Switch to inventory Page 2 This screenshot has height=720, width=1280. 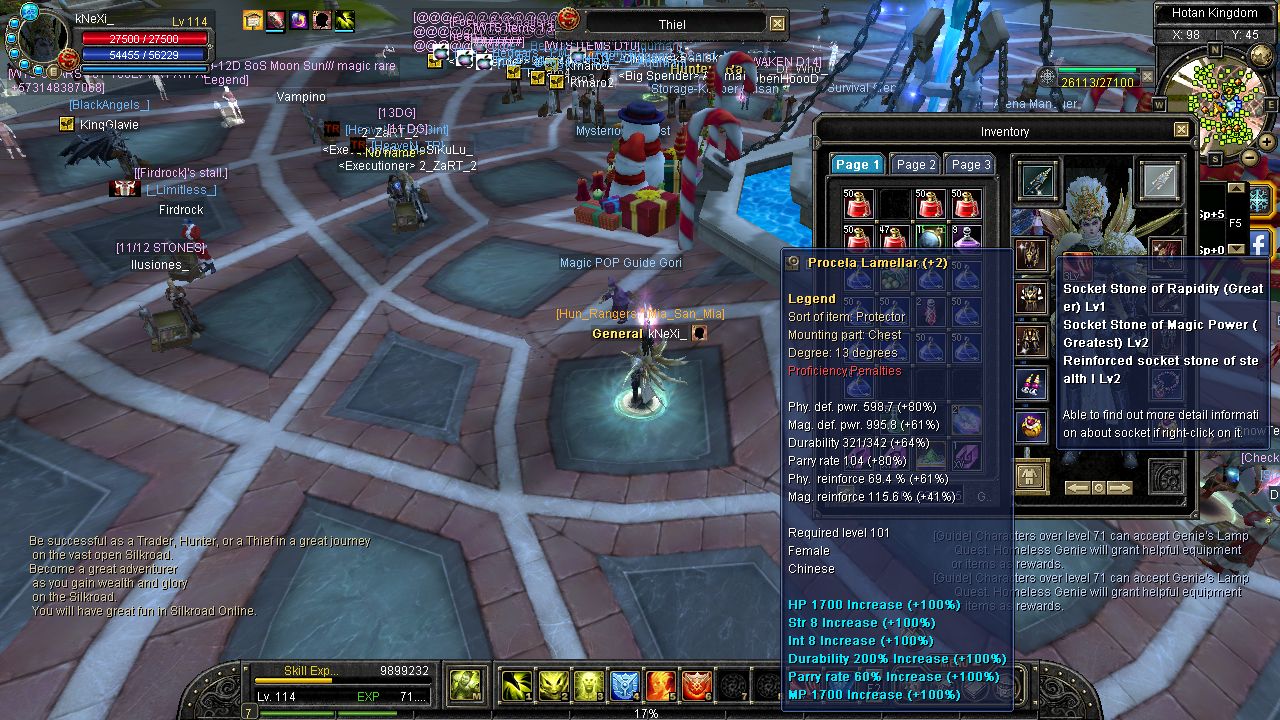click(916, 165)
